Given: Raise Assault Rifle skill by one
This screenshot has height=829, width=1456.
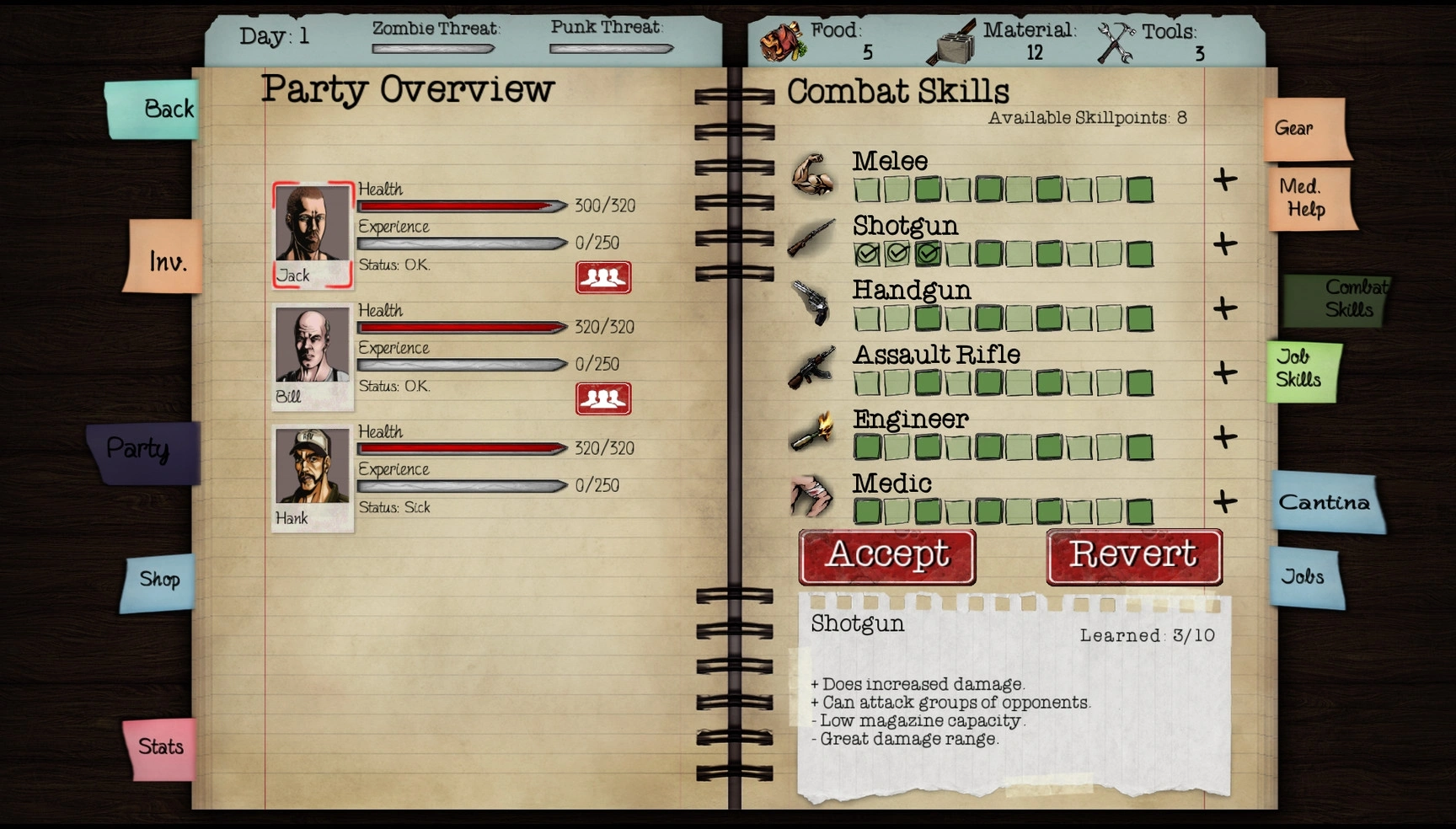Looking at the screenshot, I should (x=1224, y=372).
